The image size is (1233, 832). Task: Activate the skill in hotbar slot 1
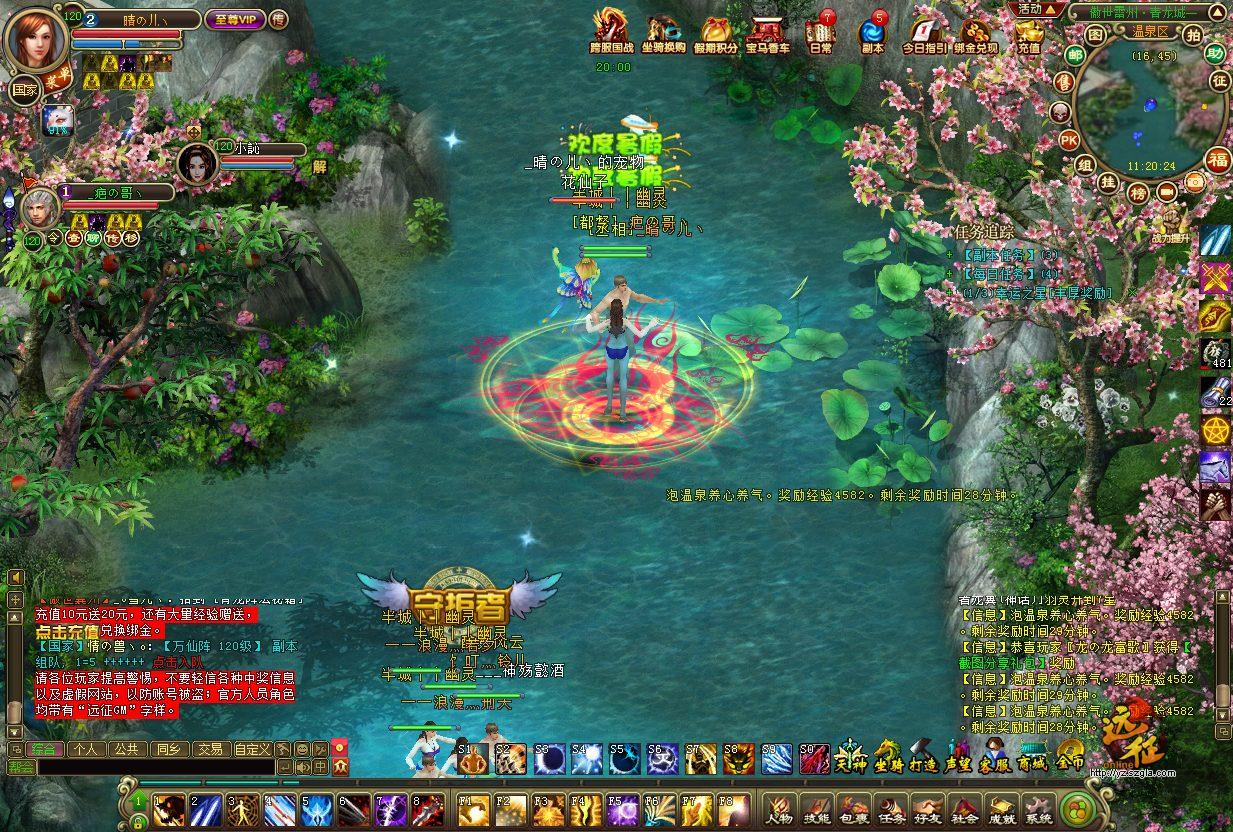click(x=168, y=808)
